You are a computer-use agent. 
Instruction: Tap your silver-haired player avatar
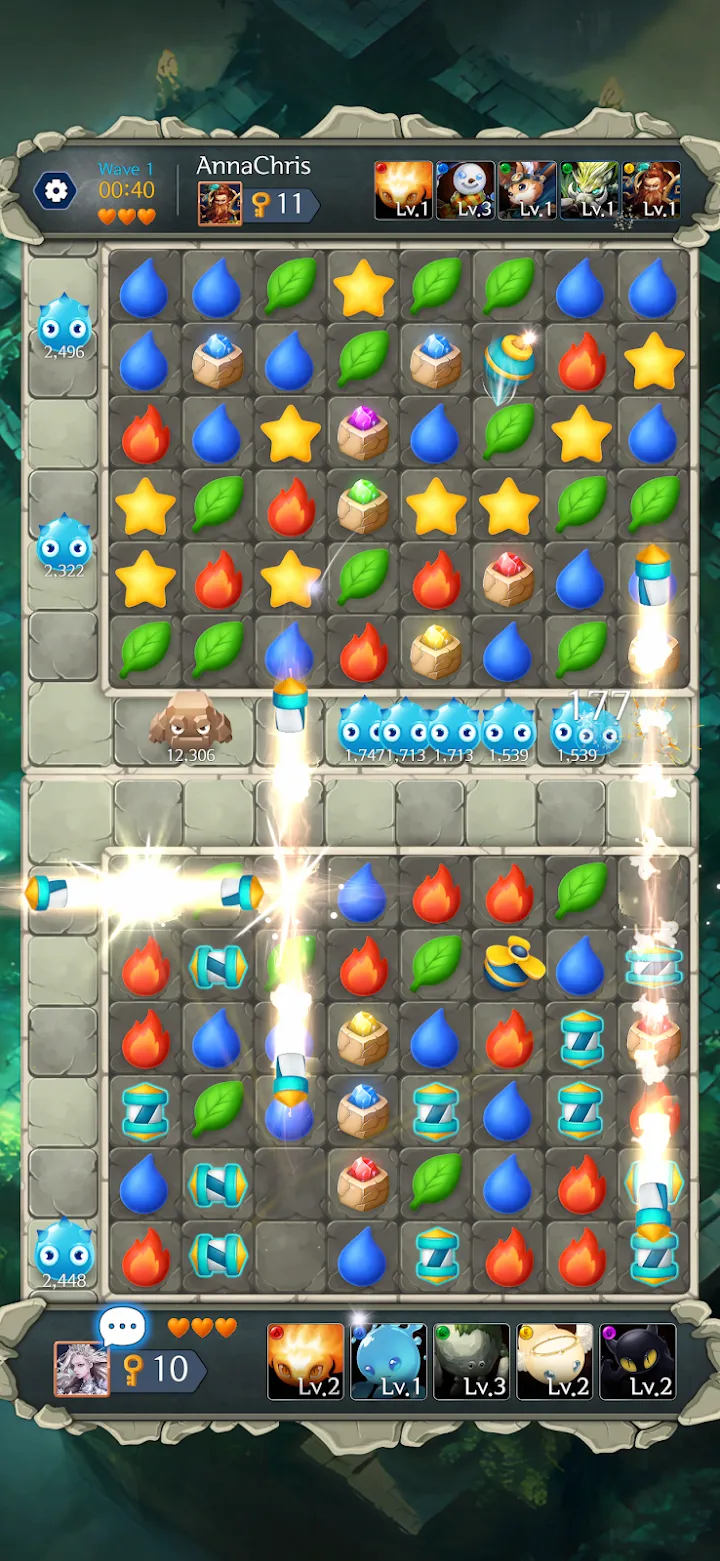click(x=81, y=1369)
